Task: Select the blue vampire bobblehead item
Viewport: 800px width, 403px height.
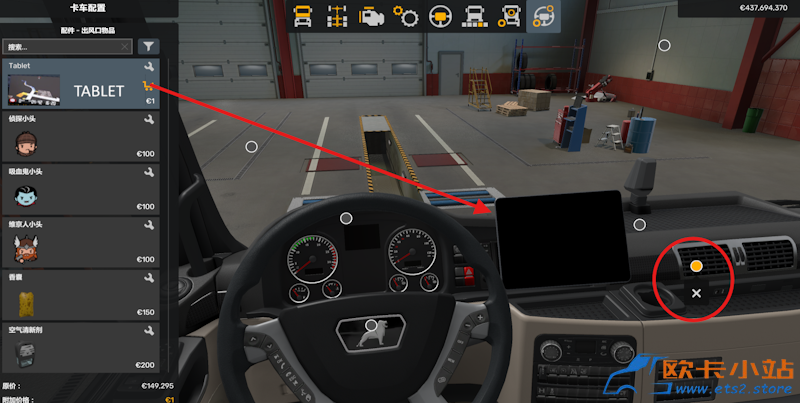Action: tap(82, 189)
